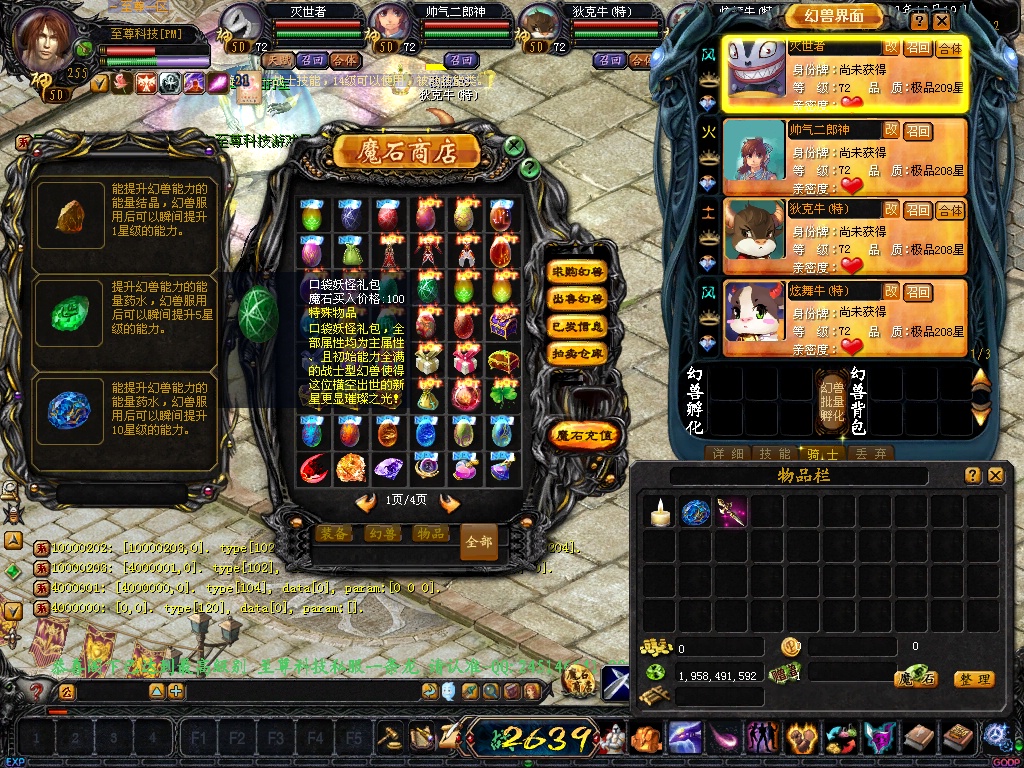This screenshot has width=1024, height=768.
Task: Select the four-leaf clover shop item
Action: pyautogui.click(x=503, y=396)
